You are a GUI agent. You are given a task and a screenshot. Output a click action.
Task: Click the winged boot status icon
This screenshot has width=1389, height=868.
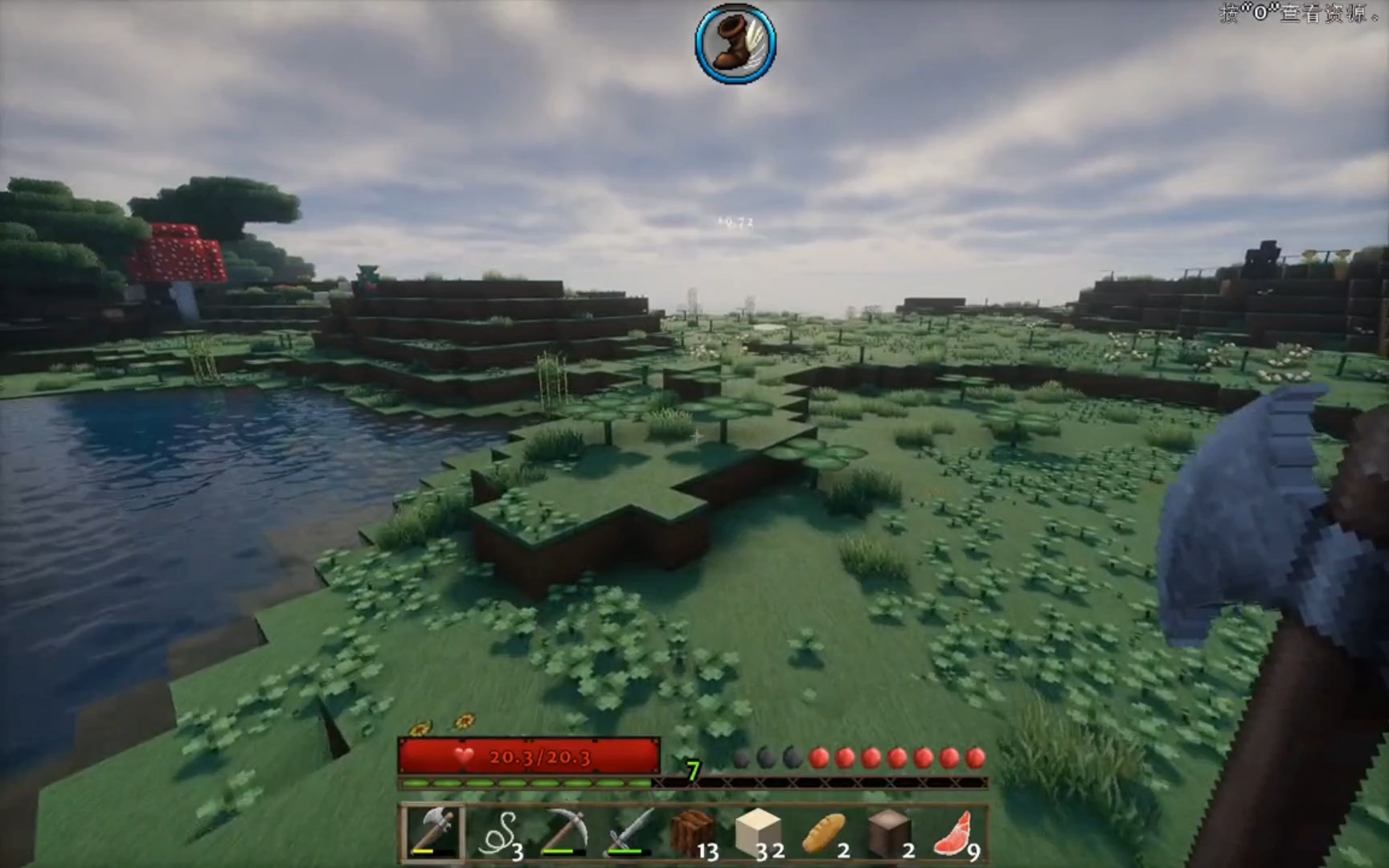pos(735,43)
